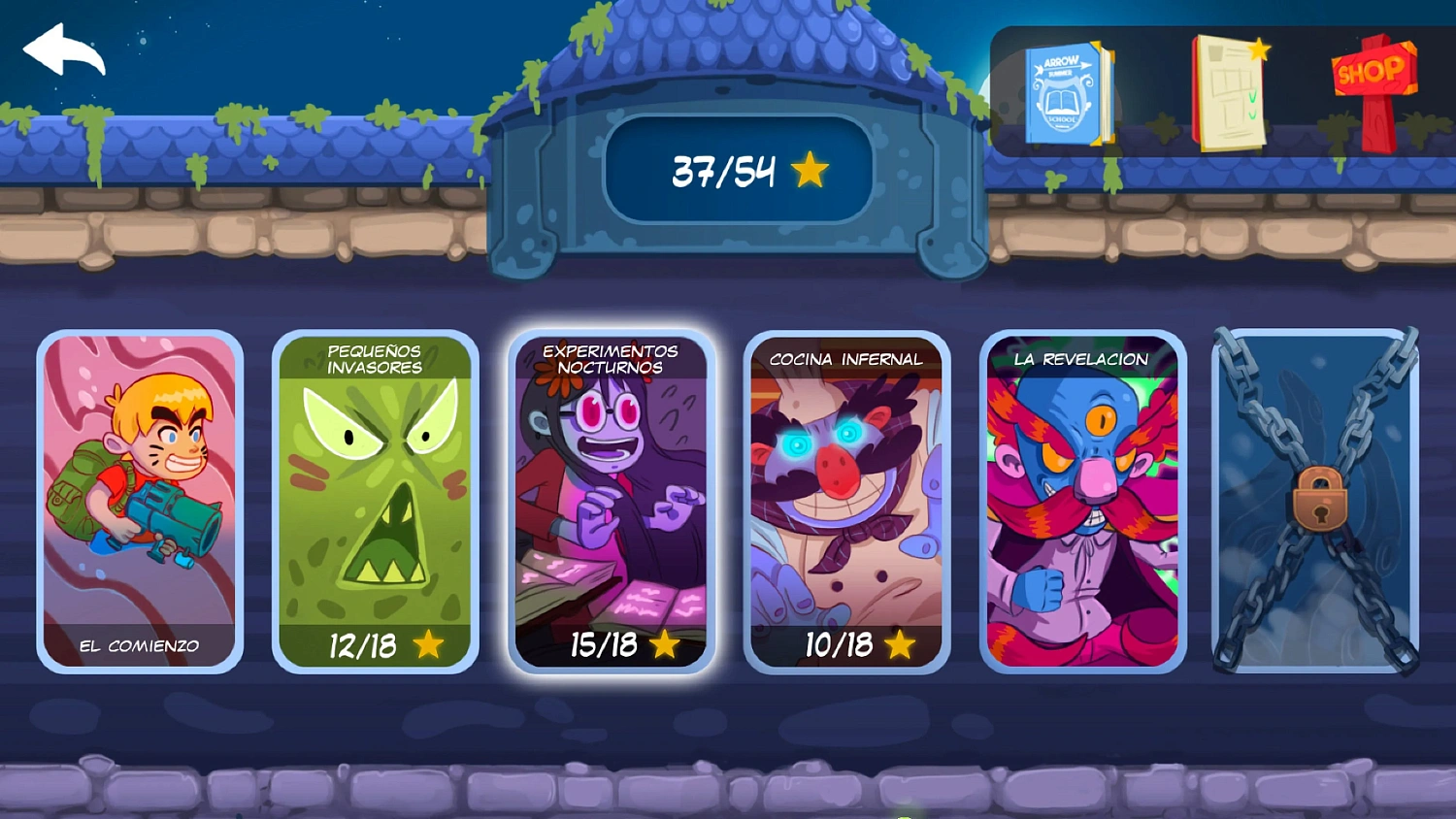Screen dimensions: 1456x819
Task: Click the La Revelacion title text
Action: click(1080, 359)
